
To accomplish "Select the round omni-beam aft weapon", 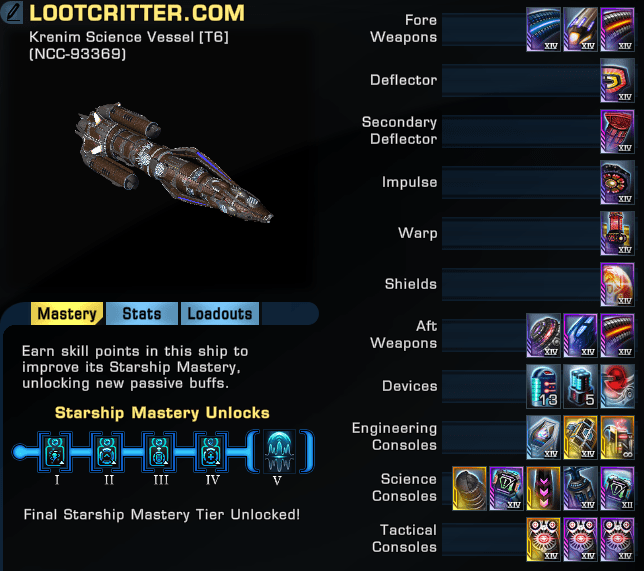I will pos(544,335).
